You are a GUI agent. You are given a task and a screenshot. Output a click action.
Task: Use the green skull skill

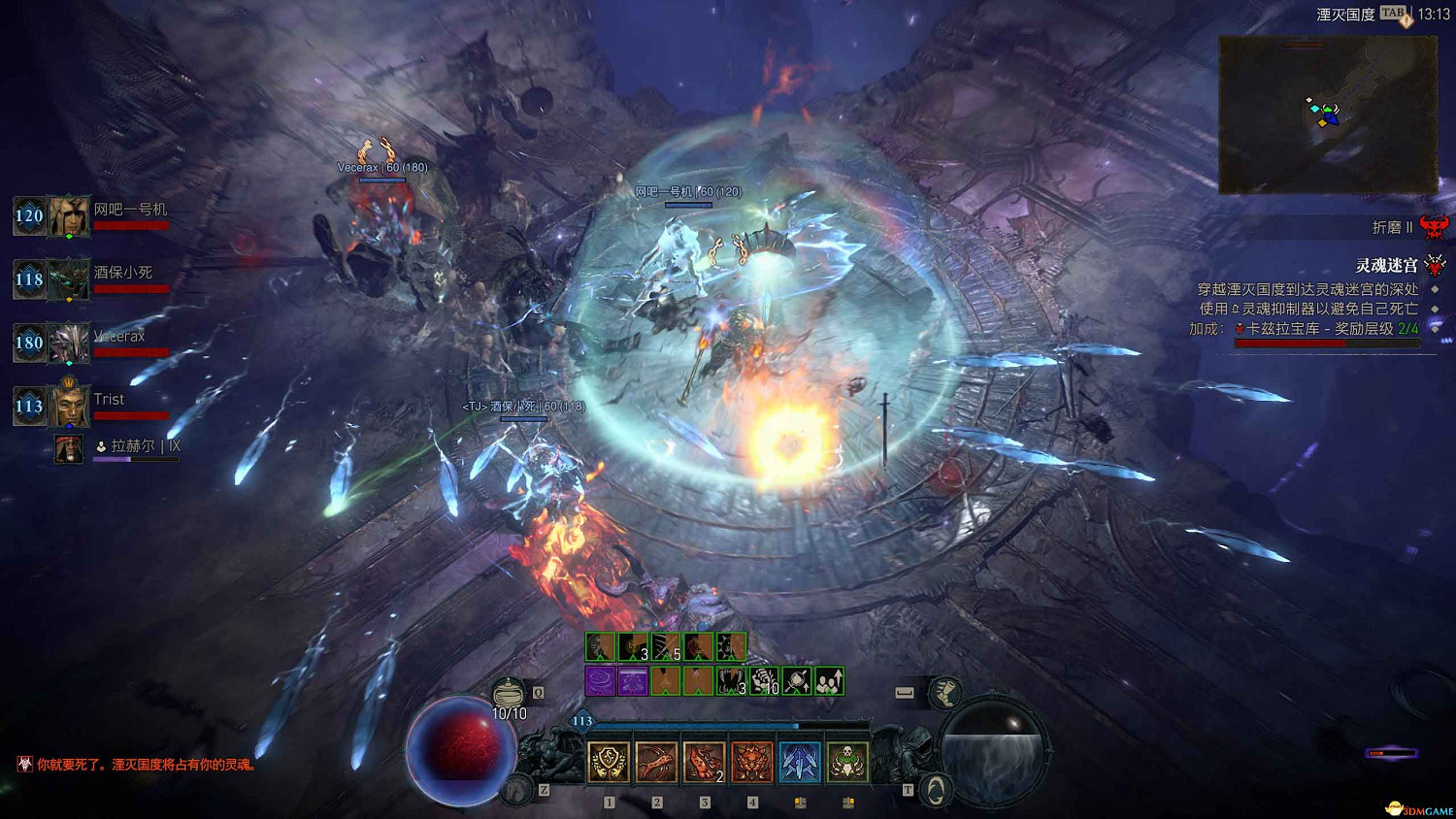tap(847, 763)
